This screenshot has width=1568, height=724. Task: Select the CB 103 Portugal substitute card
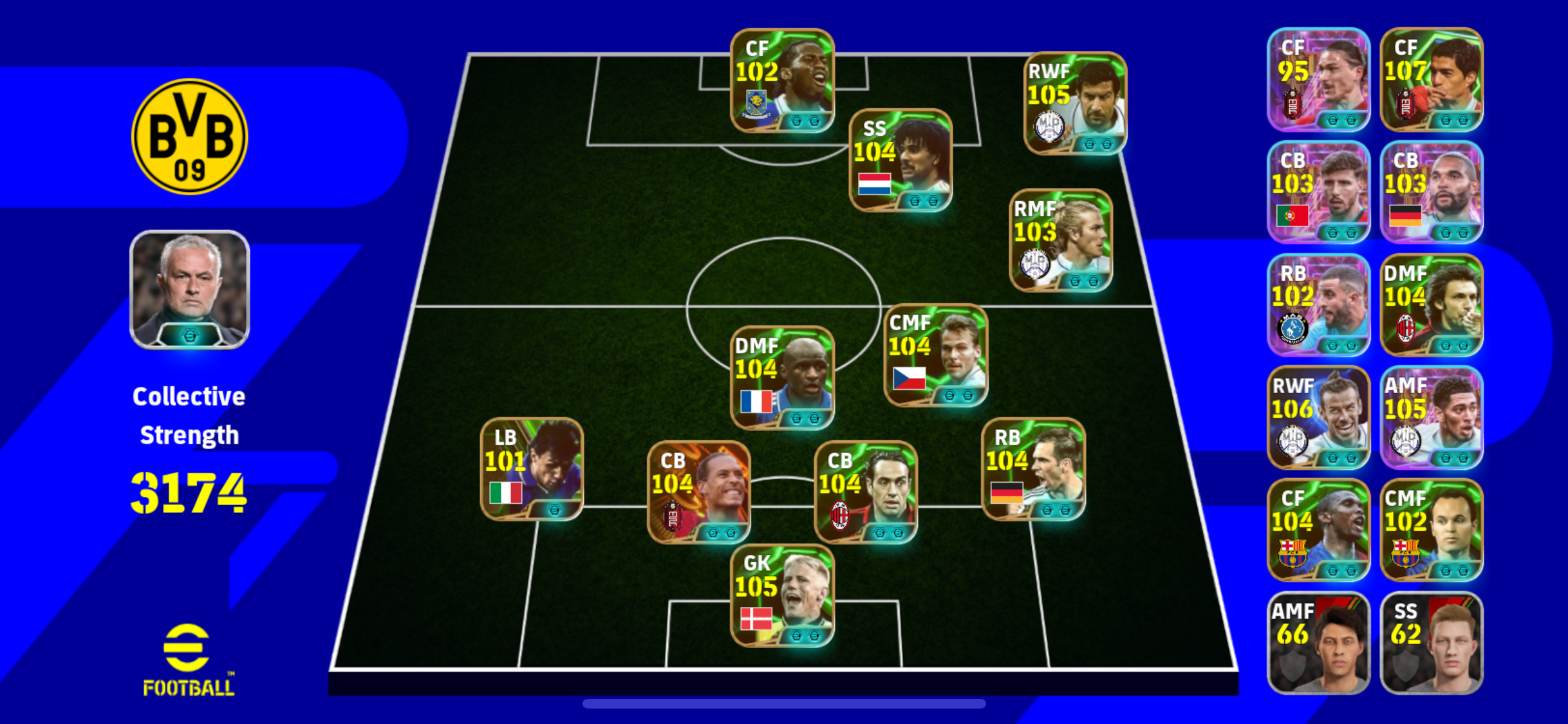(x=1318, y=192)
